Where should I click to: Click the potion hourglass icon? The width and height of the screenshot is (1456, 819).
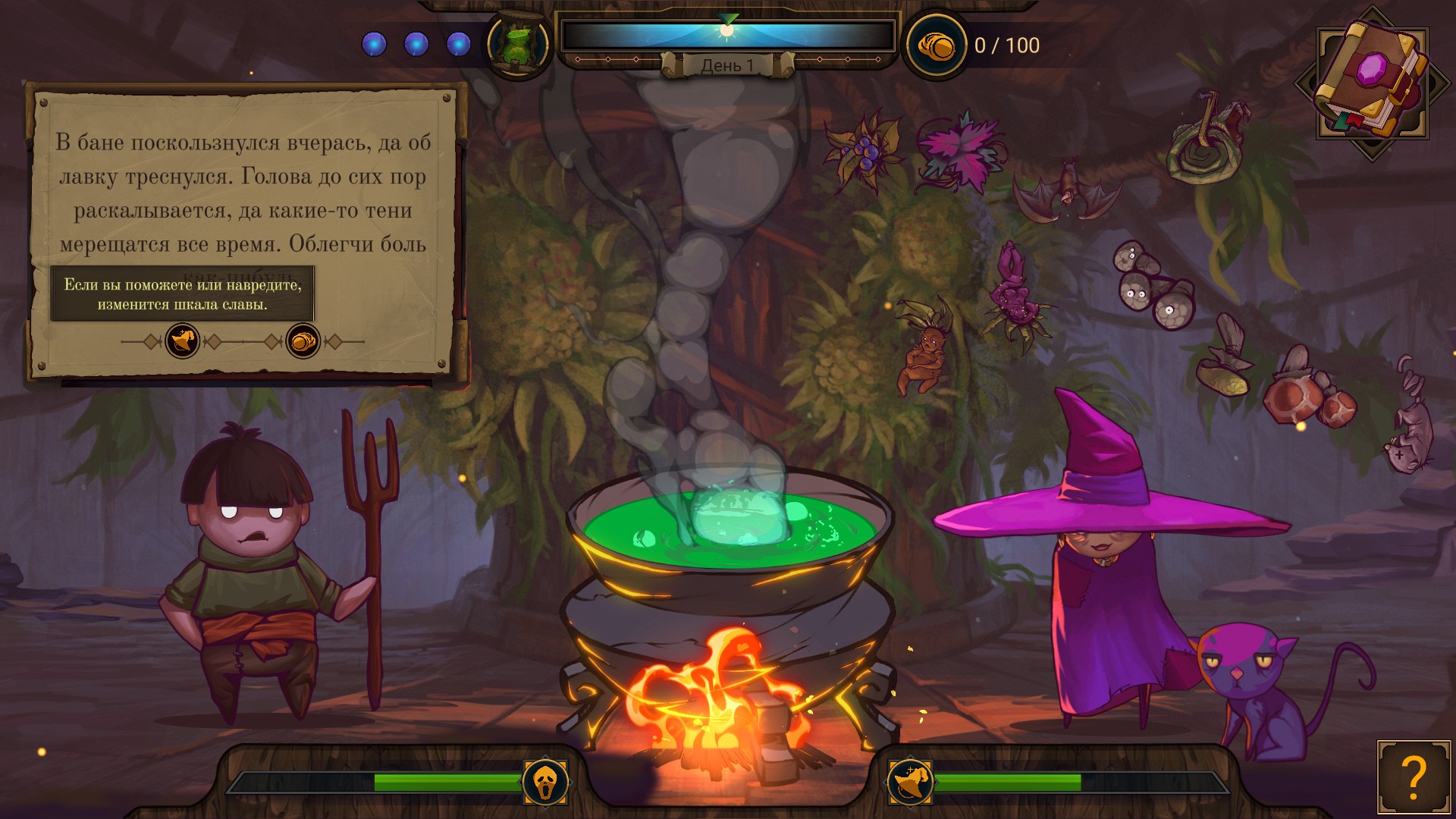pyautogui.click(x=518, y=45)
